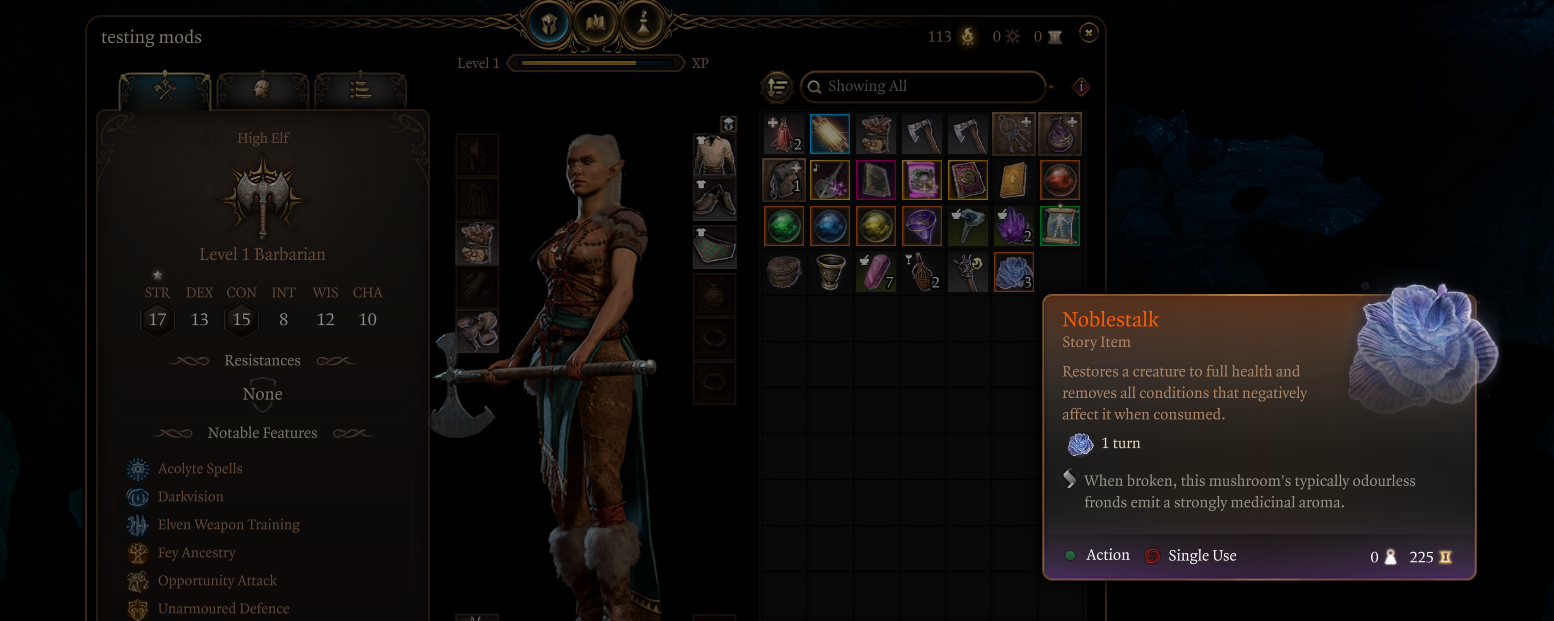Select the glowing scroll item
Viewport: 1554px width, 621px height.
point(830,134)
